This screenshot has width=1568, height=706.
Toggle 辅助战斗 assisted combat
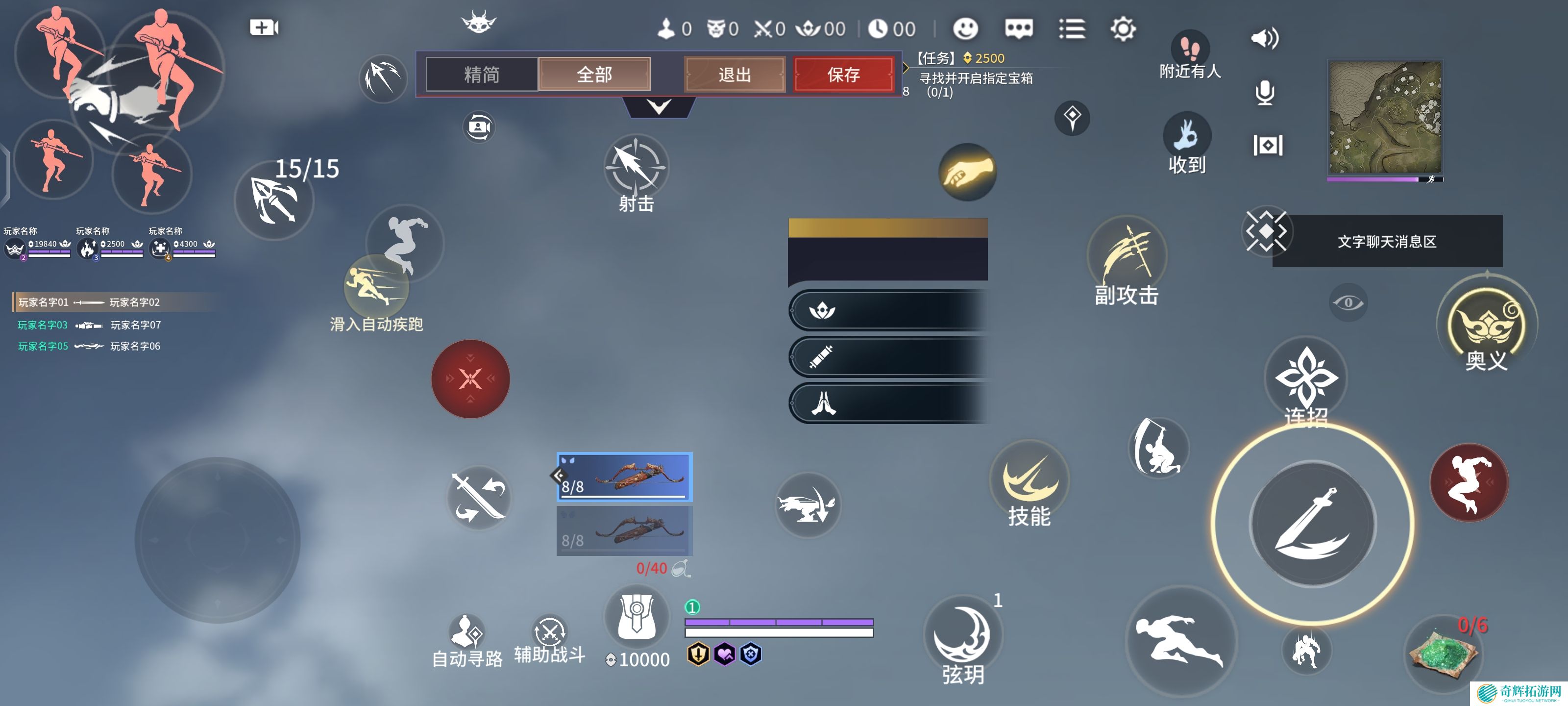(550, 636)
